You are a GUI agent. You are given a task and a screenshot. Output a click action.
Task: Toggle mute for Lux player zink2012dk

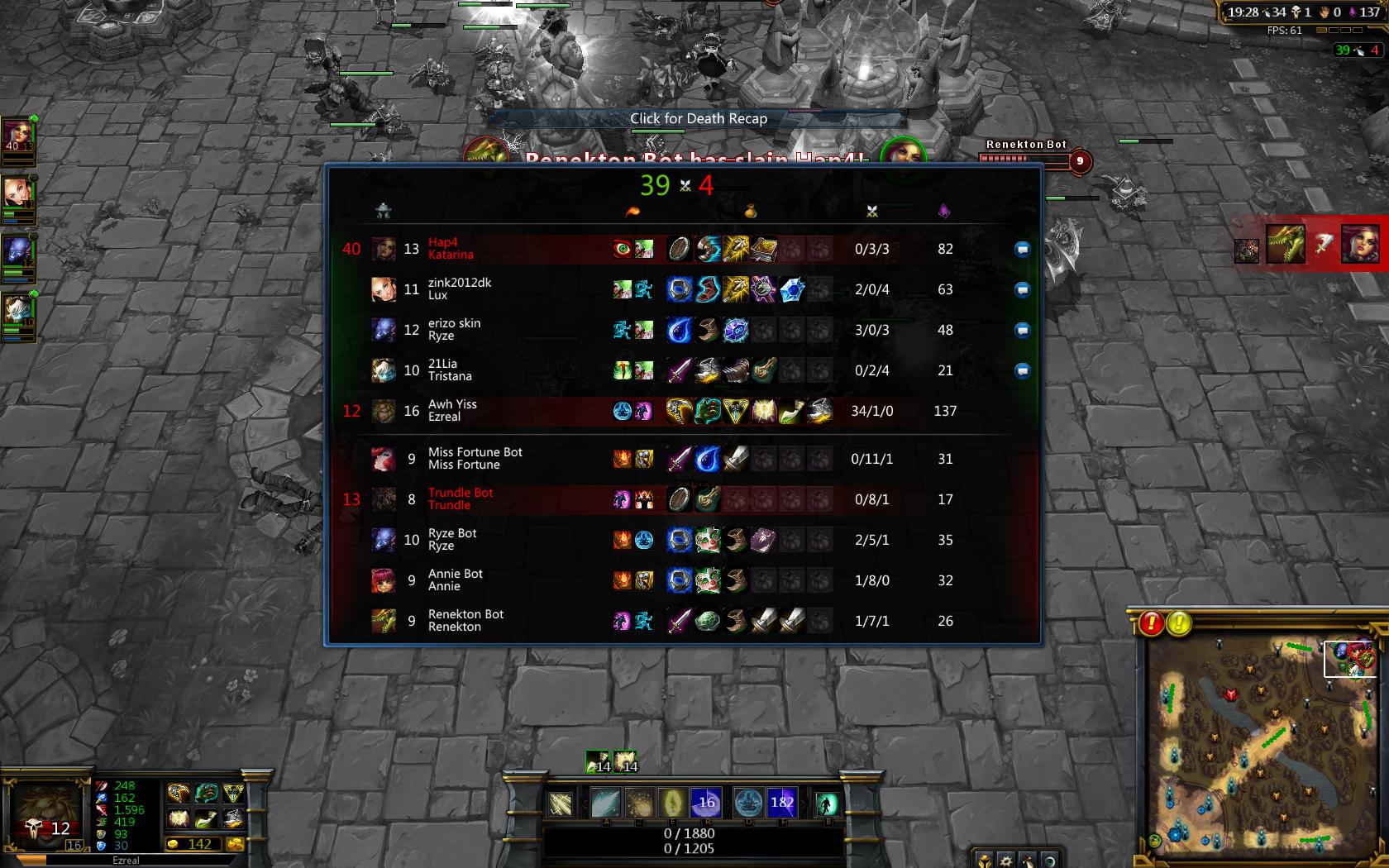click(1022, 289)
